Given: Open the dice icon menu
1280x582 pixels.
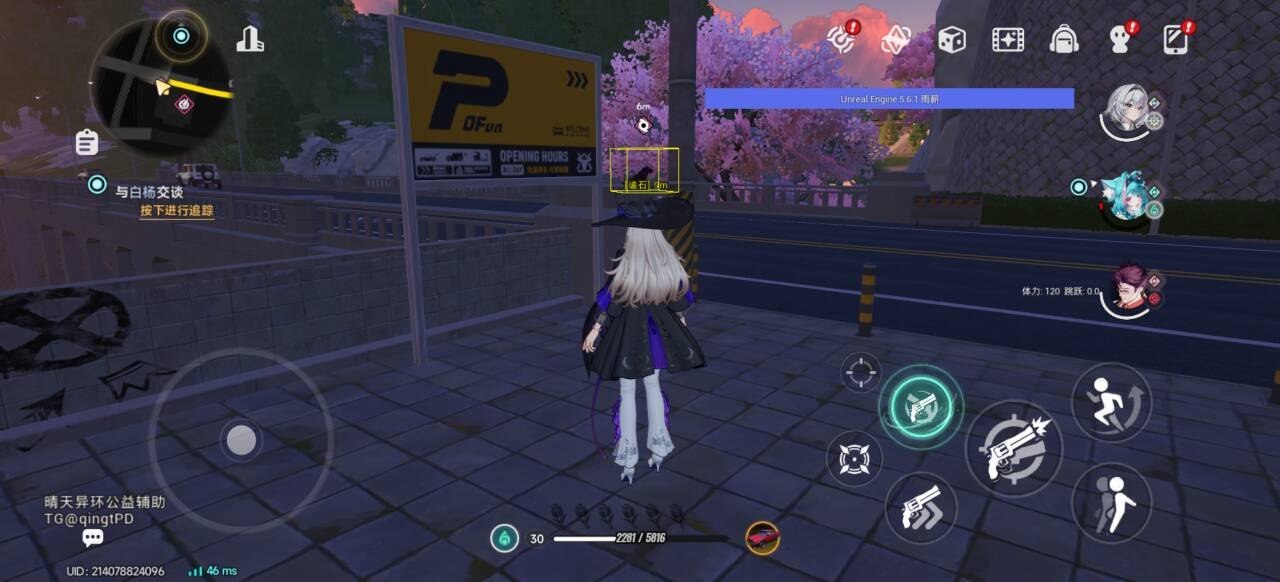Looking at the screenshot, I should [x=951, y=40].
